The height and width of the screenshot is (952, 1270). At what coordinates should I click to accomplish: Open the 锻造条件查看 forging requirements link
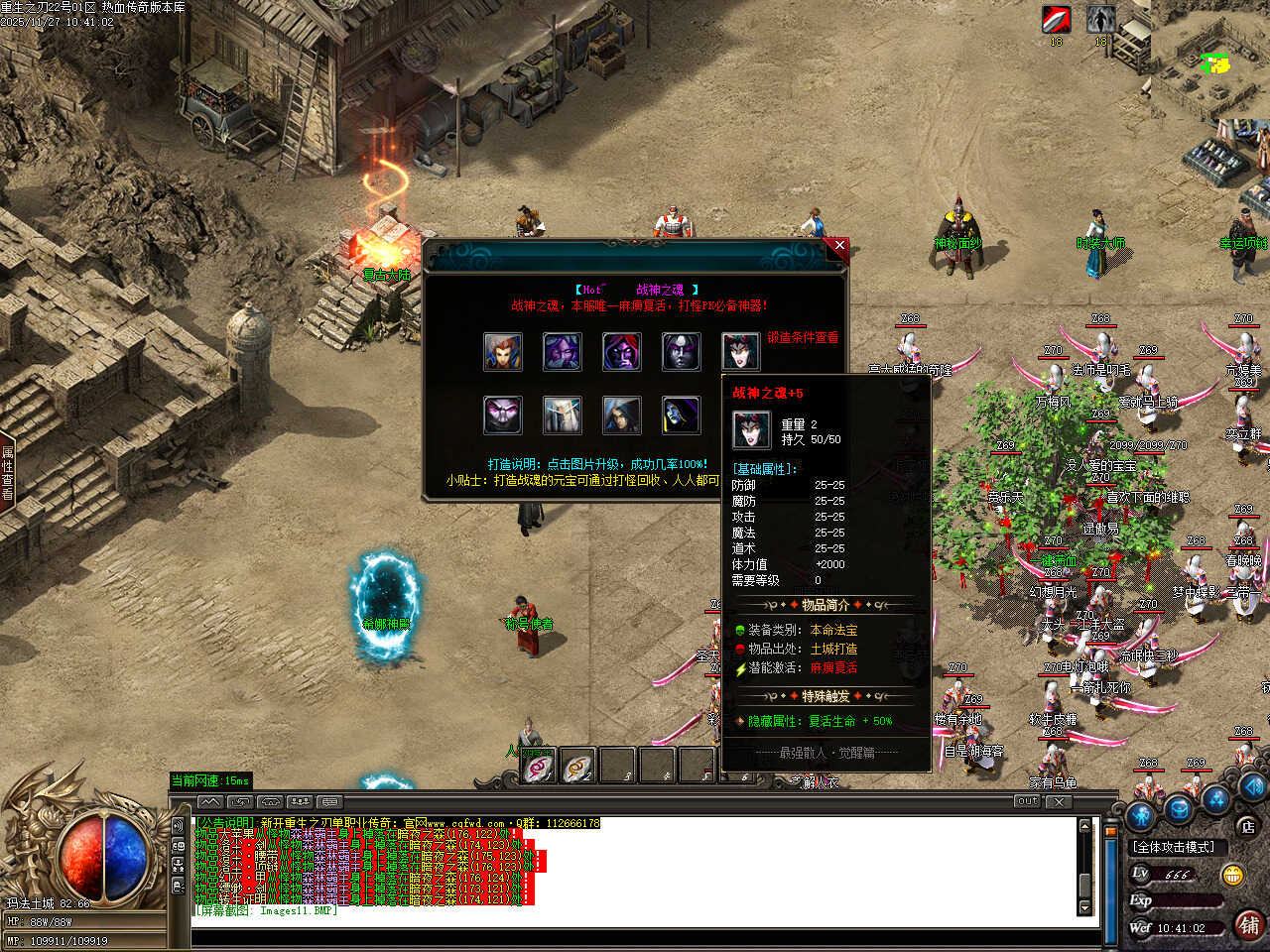[x=802, y=337]
